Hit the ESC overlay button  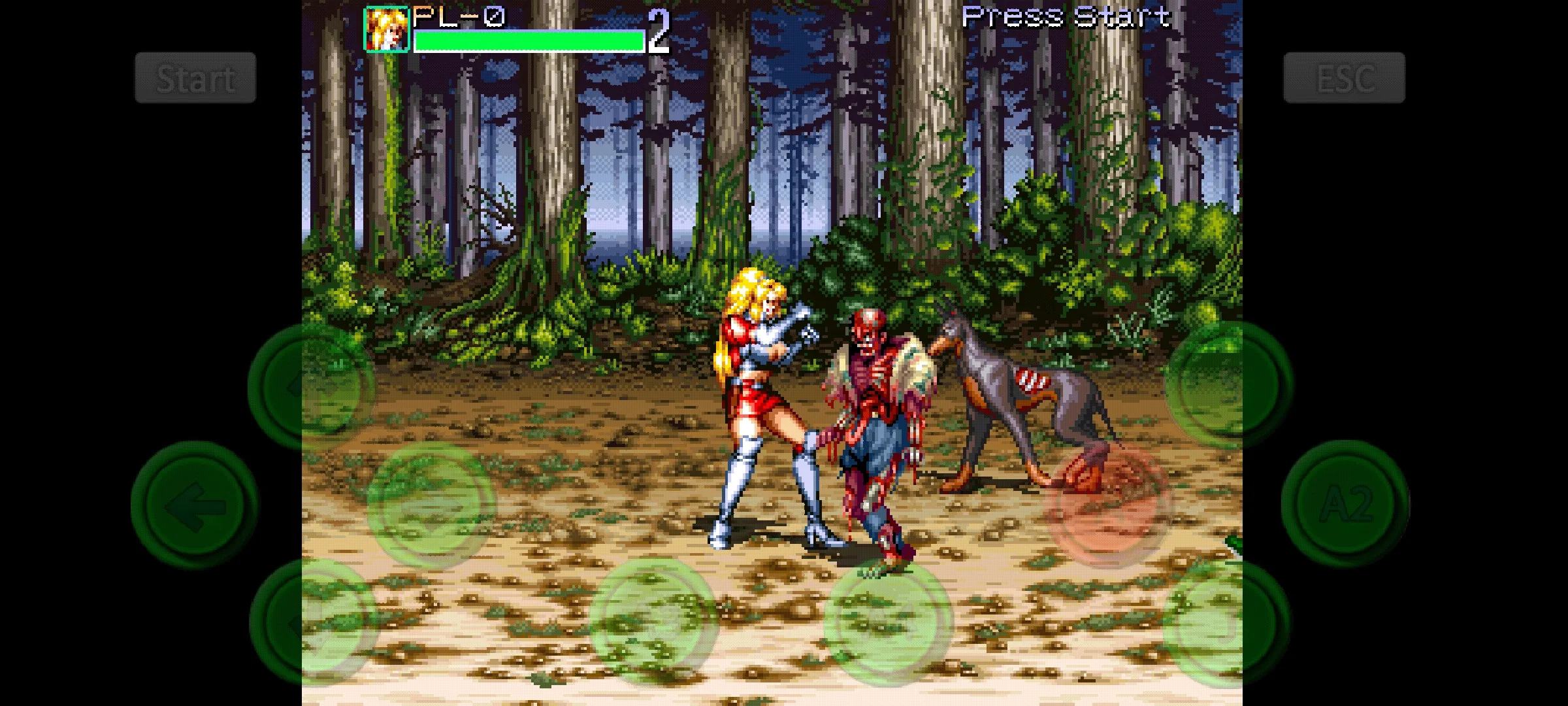[x=1344, y=78]
